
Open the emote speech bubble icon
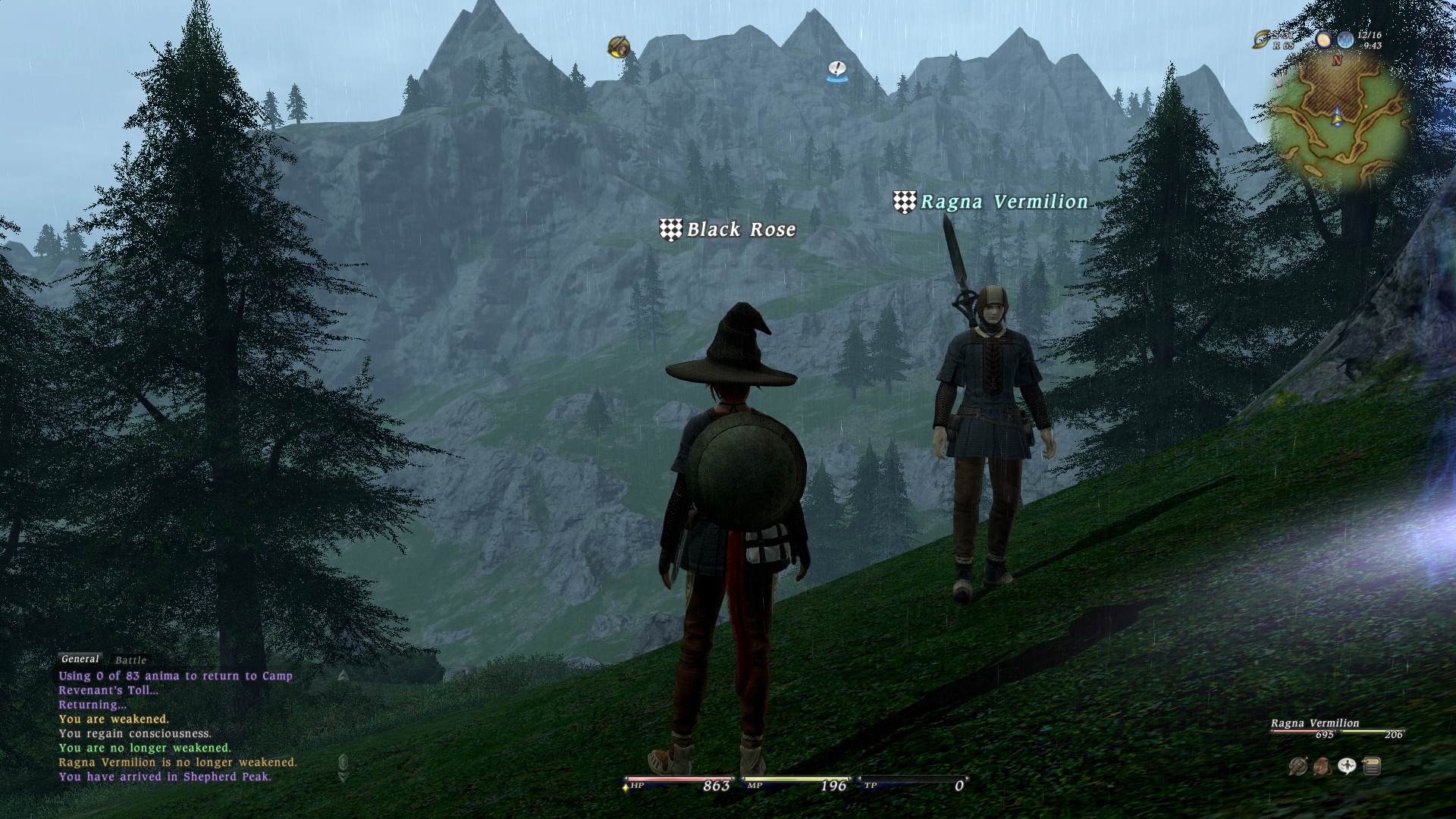pos(1347,766)
